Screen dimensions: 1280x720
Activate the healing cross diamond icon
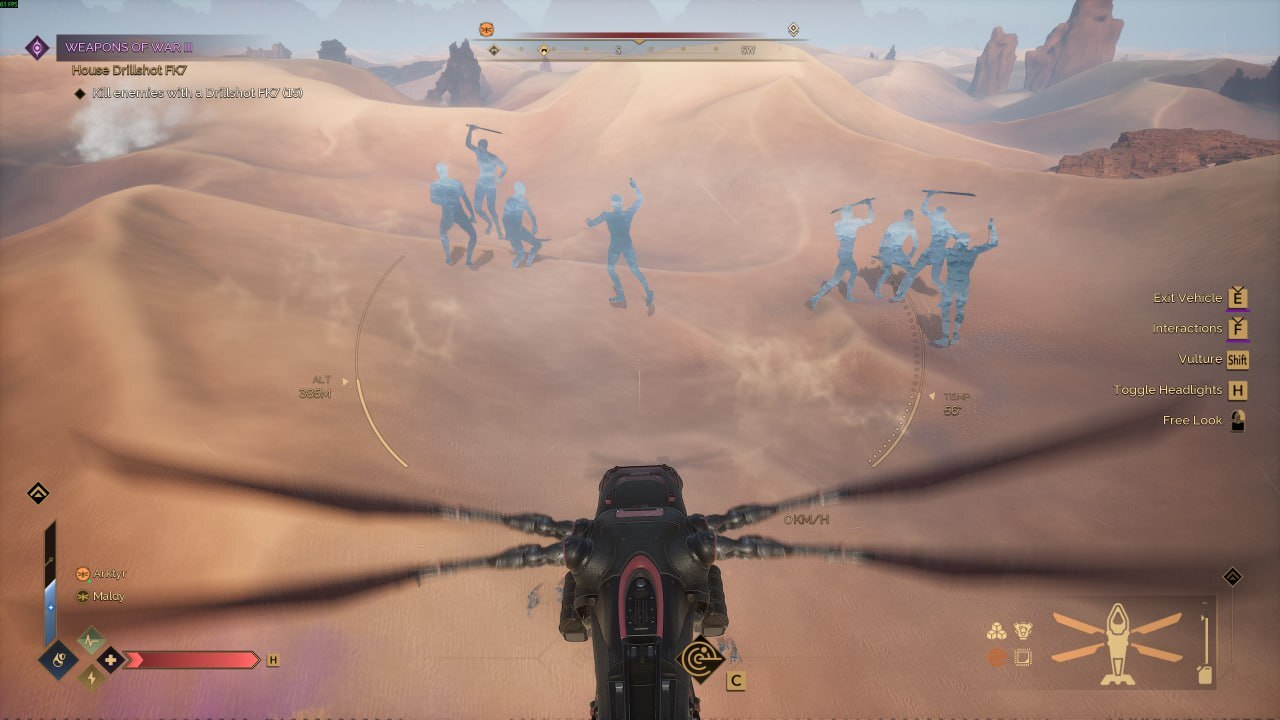coord(110,659)
